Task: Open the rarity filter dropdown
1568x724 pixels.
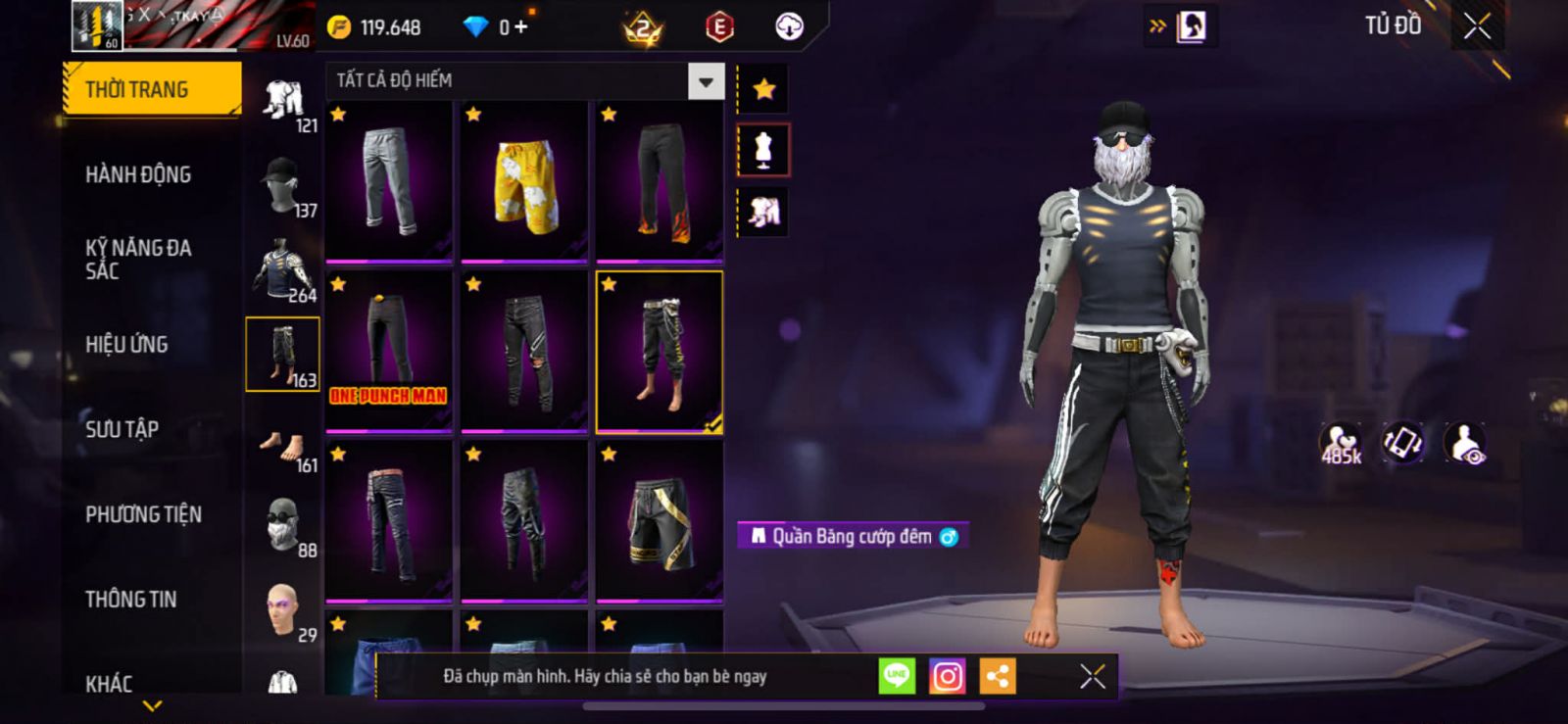Action: pyautogui.click(x=706, y=81)
